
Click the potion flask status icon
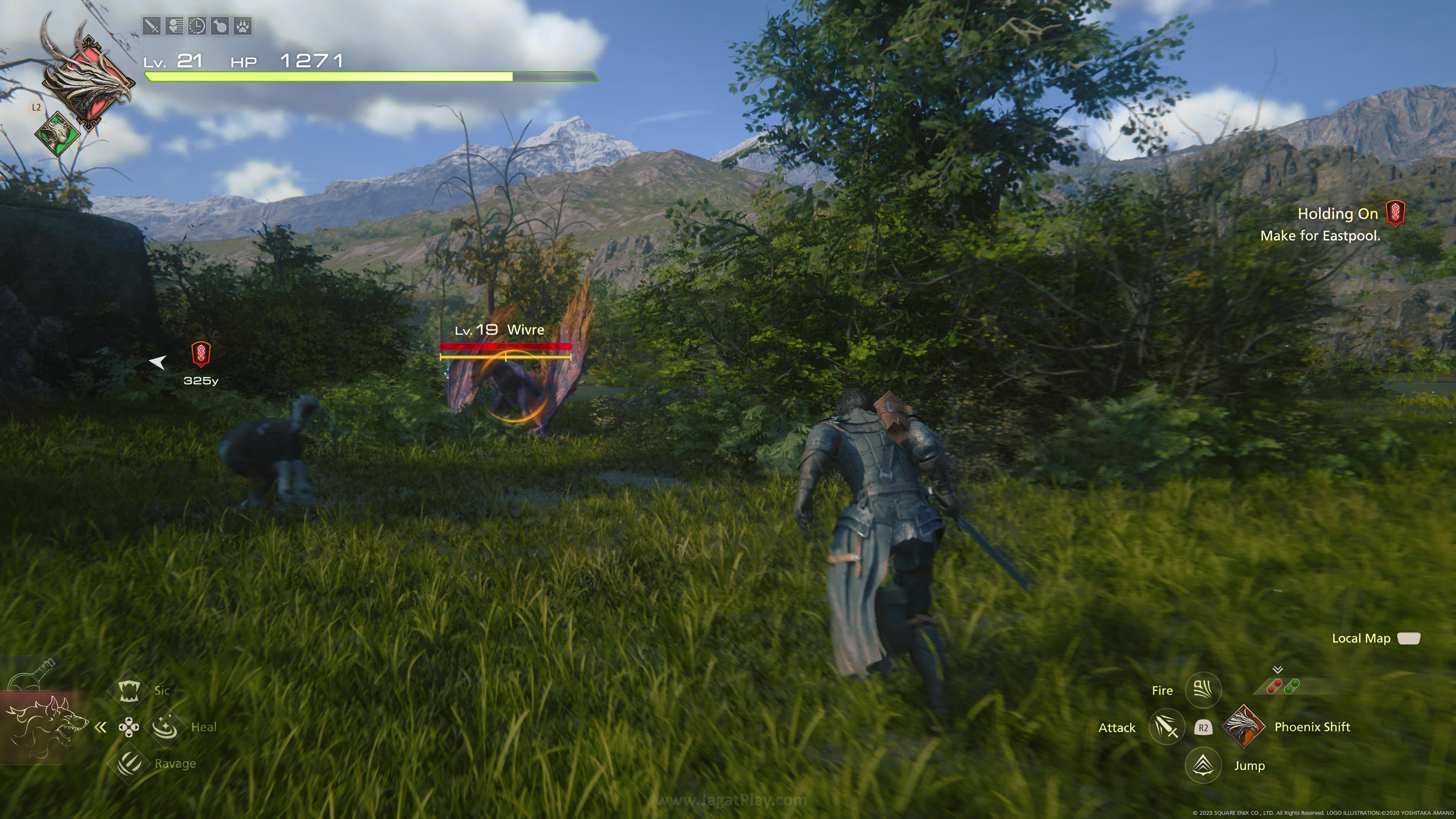pos(220,26)
